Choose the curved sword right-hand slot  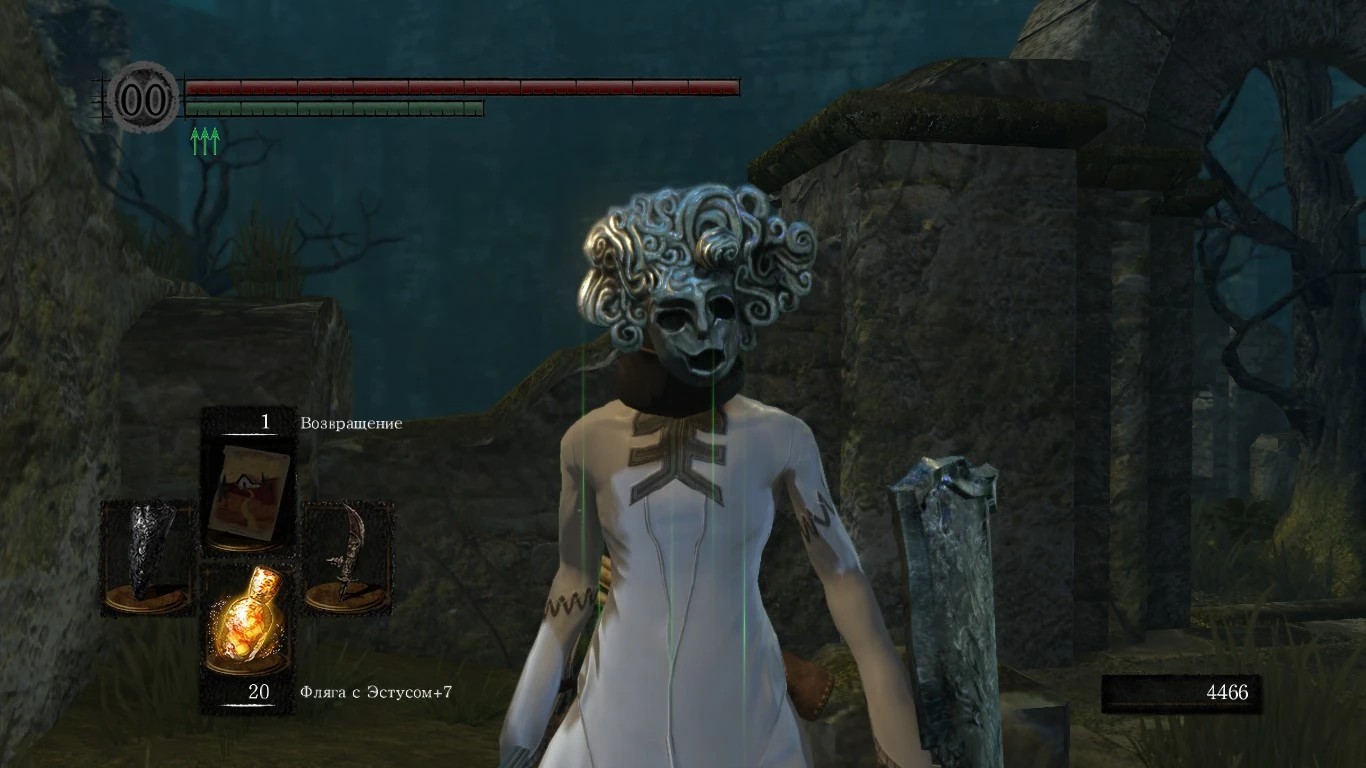click(x=346, y=556)
